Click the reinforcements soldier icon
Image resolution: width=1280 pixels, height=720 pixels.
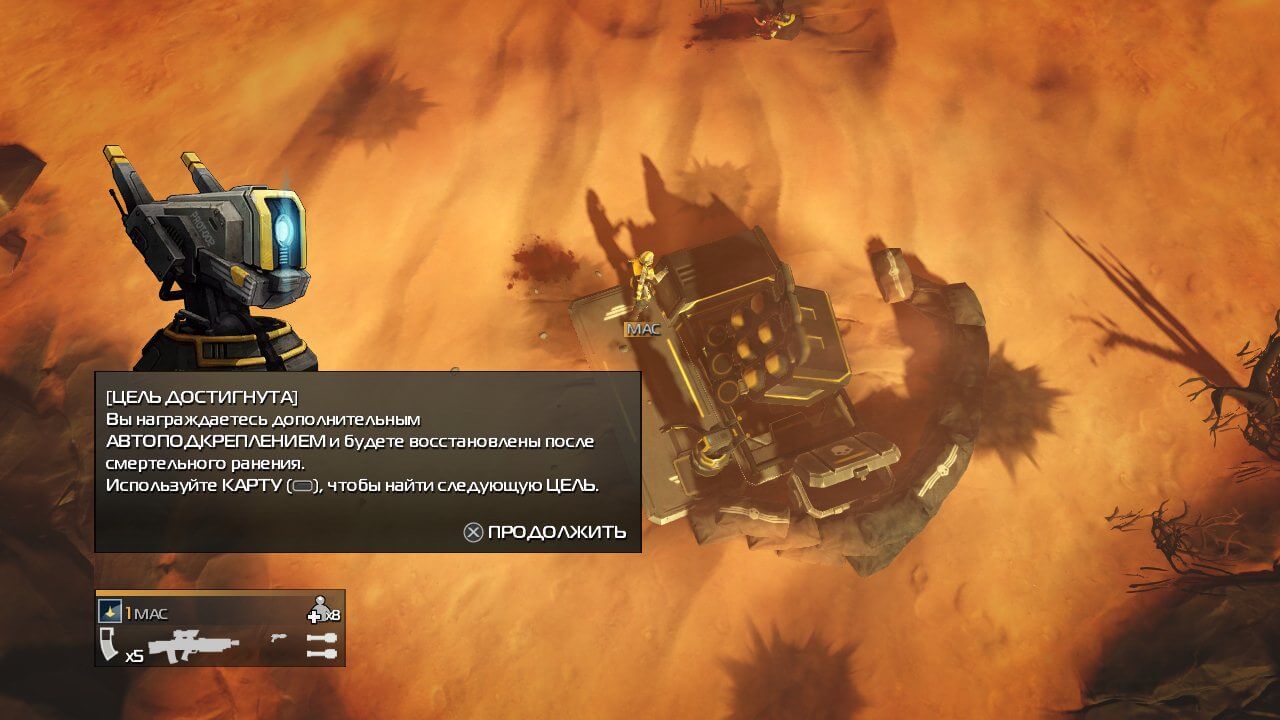[x=320, y=608]
